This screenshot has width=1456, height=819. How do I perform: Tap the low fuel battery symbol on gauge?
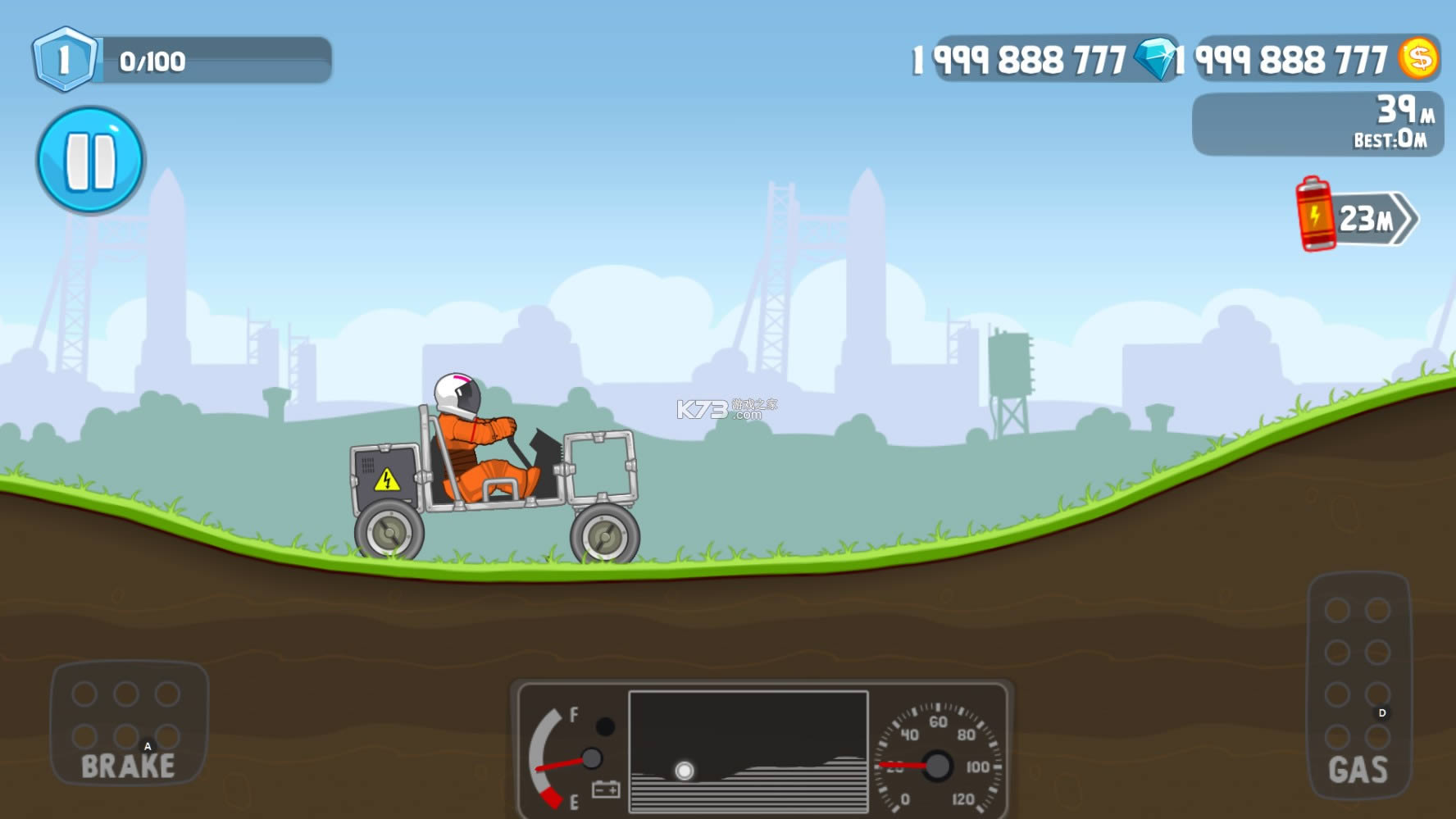point(604,789)
